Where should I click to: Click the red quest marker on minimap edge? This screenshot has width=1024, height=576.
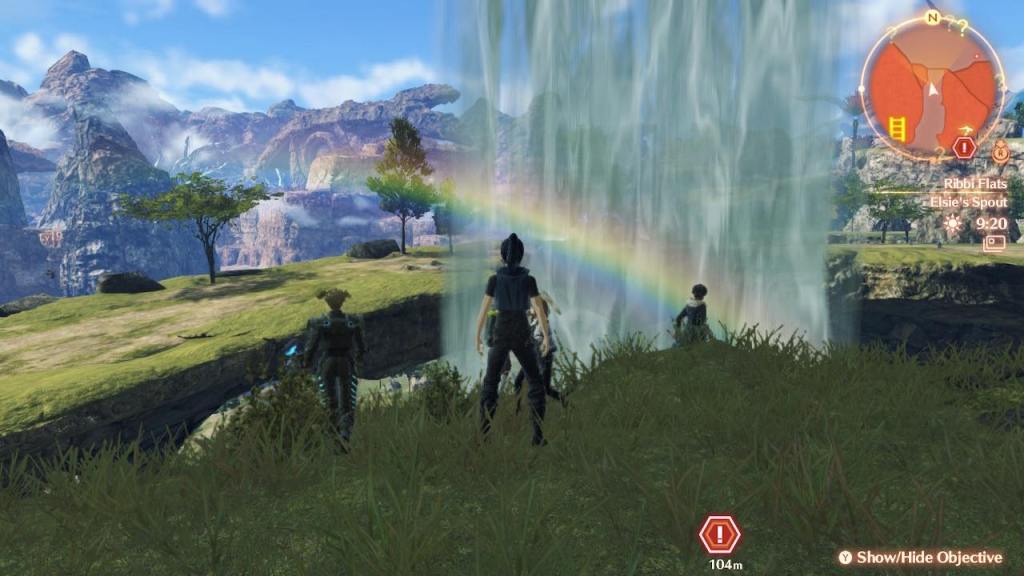tap(964, 147)
